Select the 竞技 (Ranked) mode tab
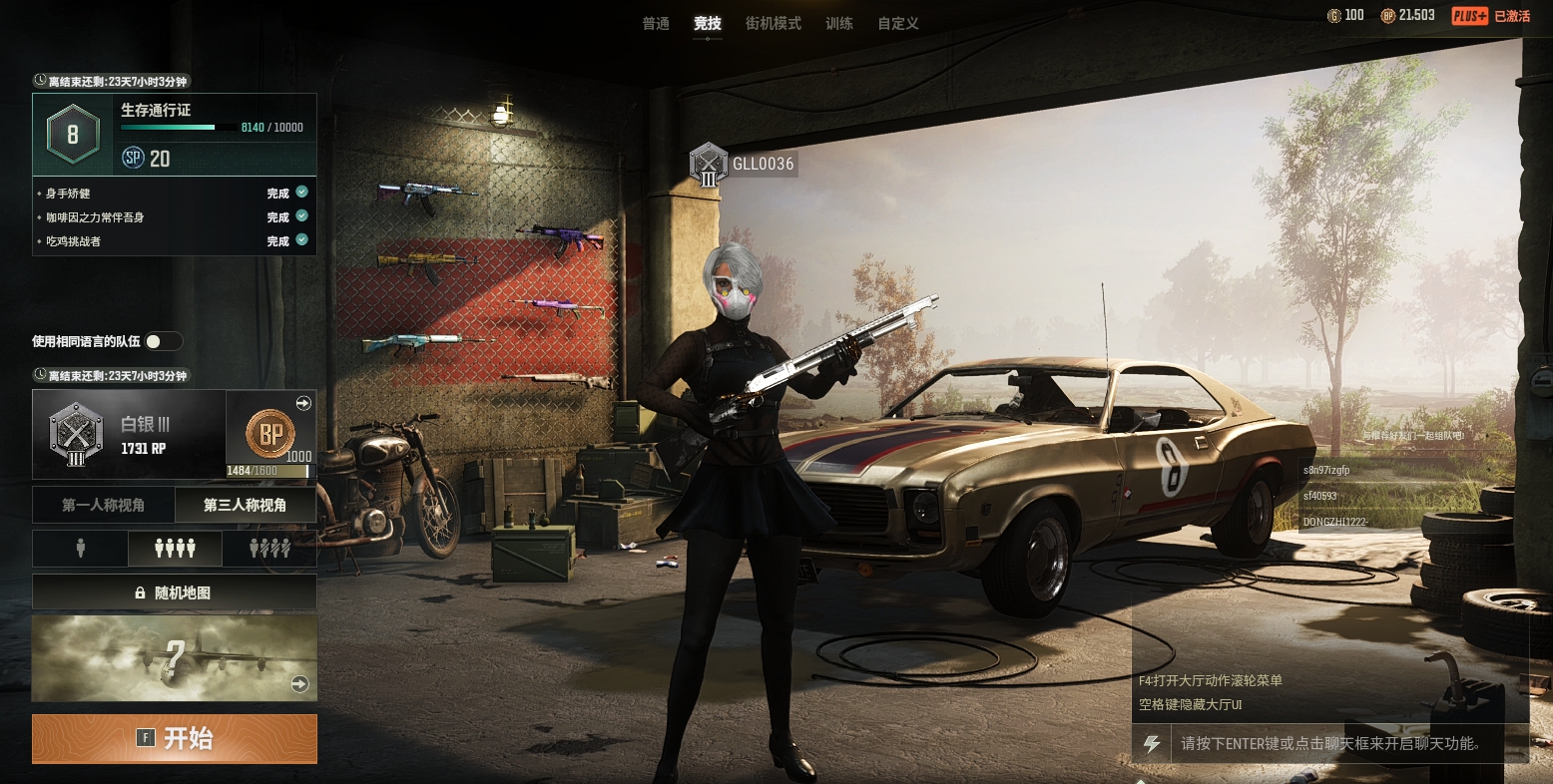The width and height of the screenshot is (1553, 784). click(x=708, y=23)
